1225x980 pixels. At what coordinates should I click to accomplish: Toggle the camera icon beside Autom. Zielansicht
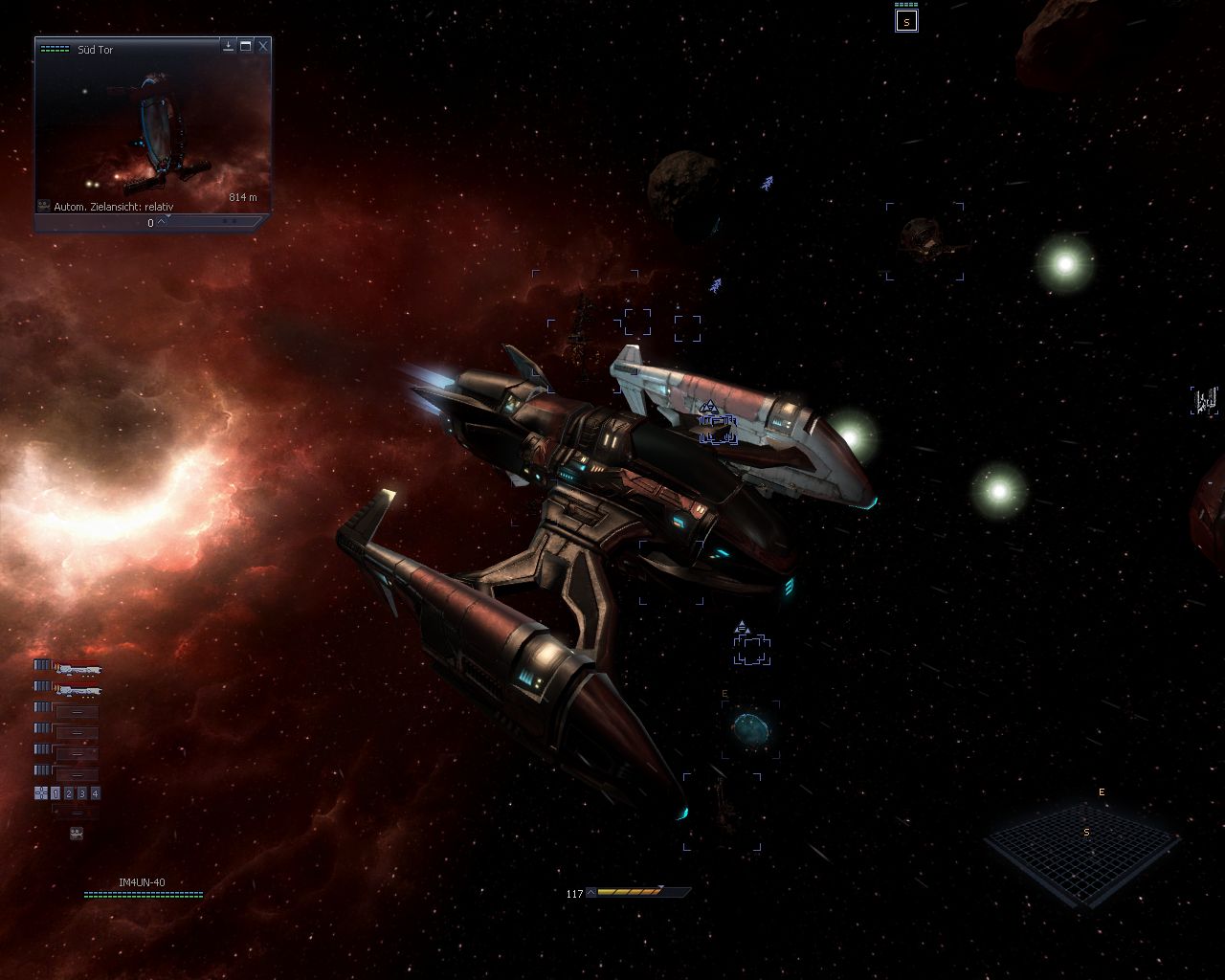coord(44,206)
